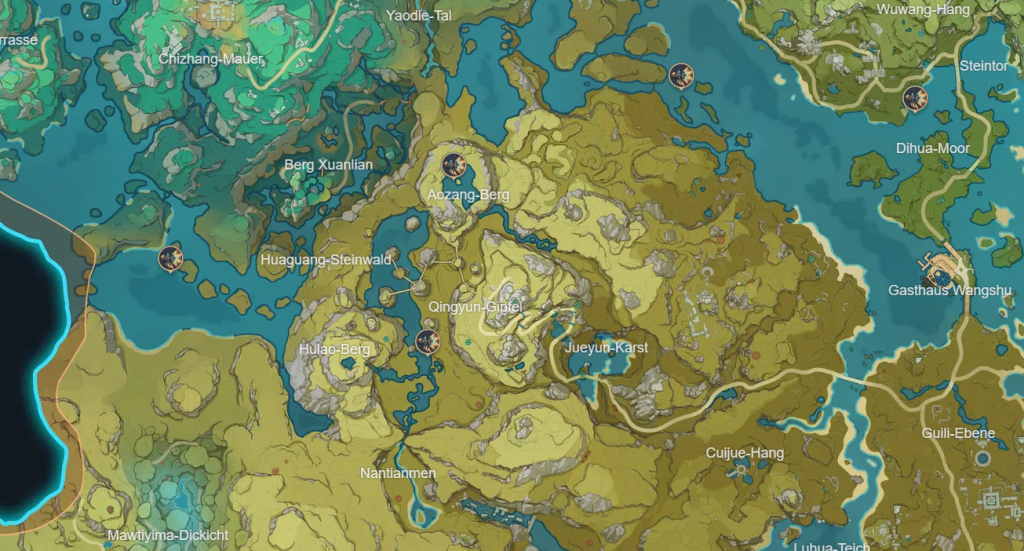Click the map marker west of Huaguang-Steinwald
The width and height of the screenshot is (1024, 551).
pos(171,258)
